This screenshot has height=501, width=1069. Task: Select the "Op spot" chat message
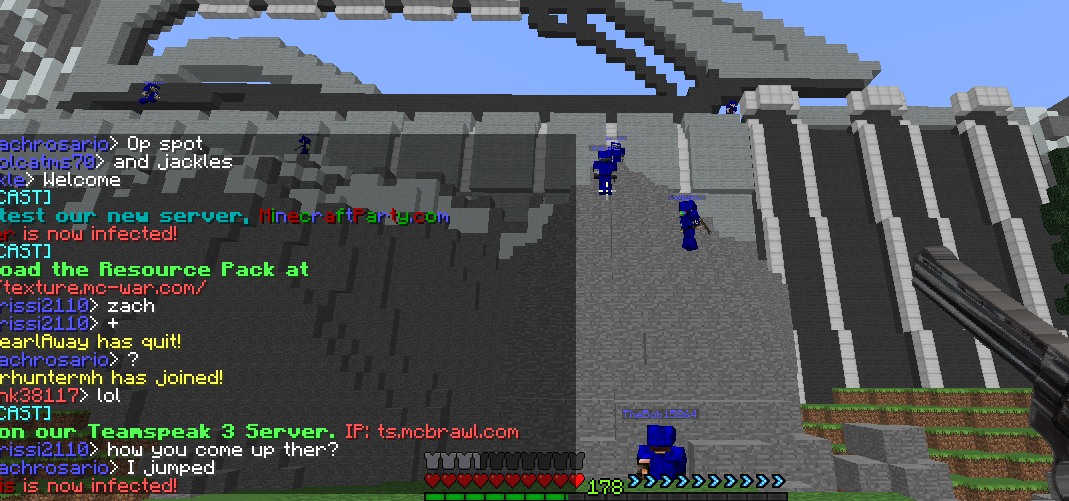coord(165,144)
